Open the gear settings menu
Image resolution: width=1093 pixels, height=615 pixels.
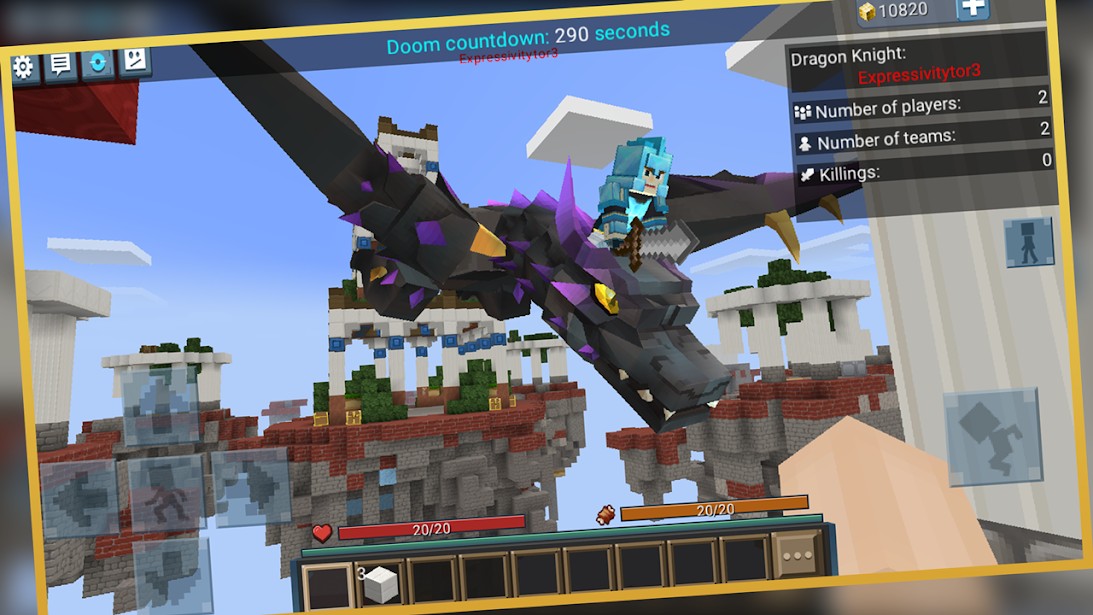23,67
